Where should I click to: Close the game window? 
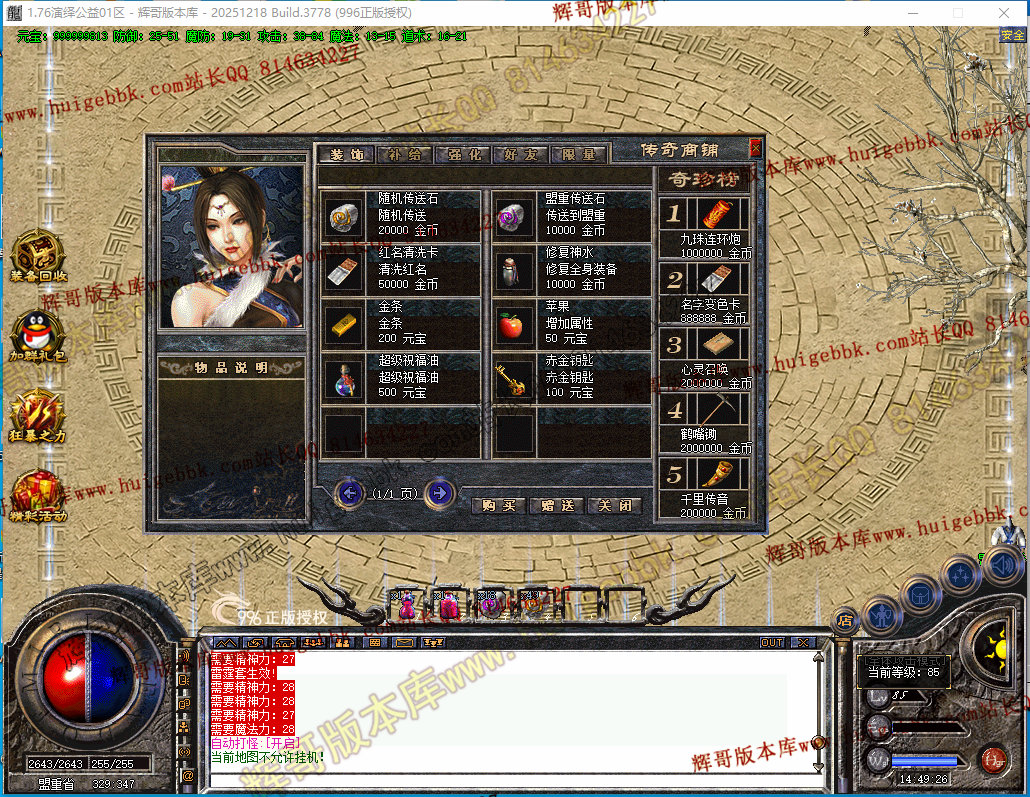coord(1004,13)
